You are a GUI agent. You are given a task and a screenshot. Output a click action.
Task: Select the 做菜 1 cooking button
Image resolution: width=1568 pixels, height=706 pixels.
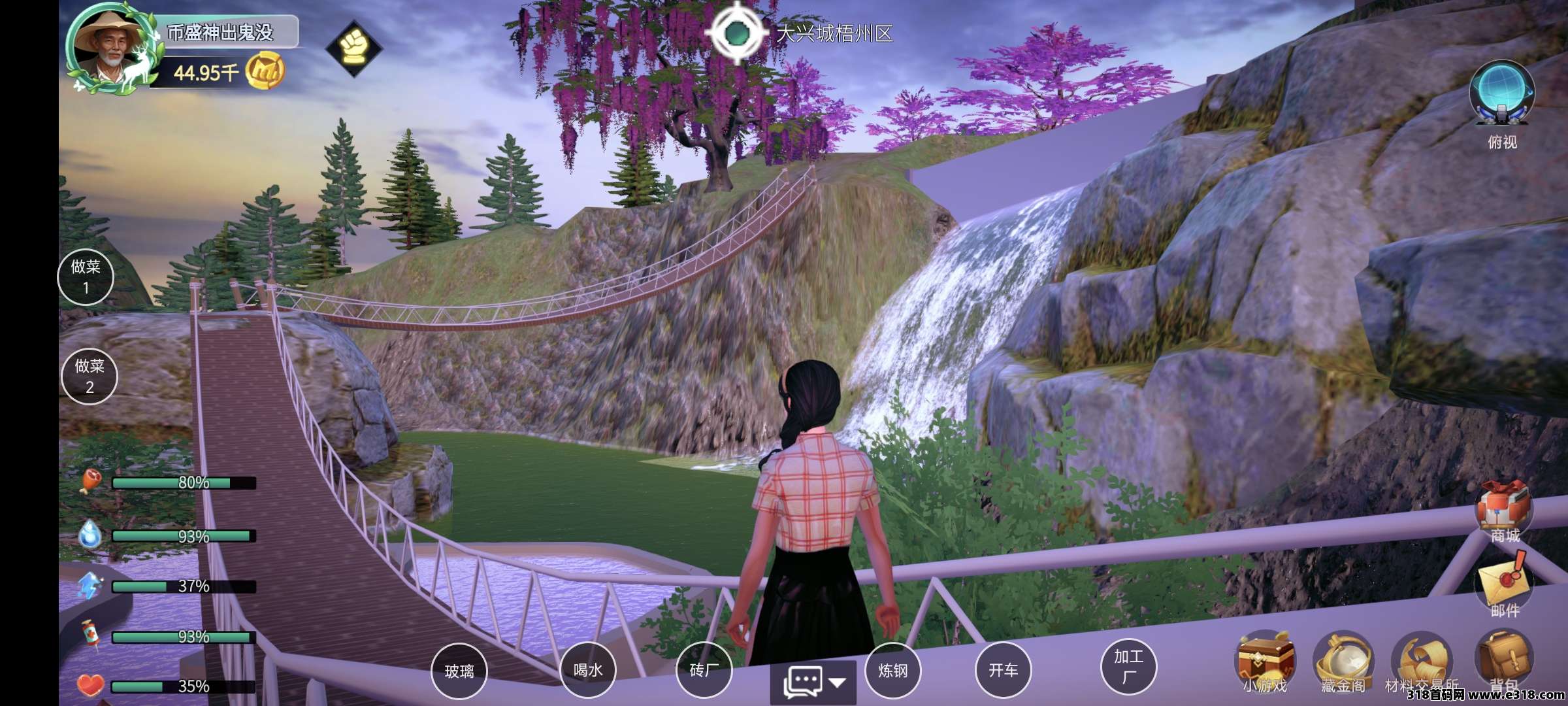coord(86,277)
